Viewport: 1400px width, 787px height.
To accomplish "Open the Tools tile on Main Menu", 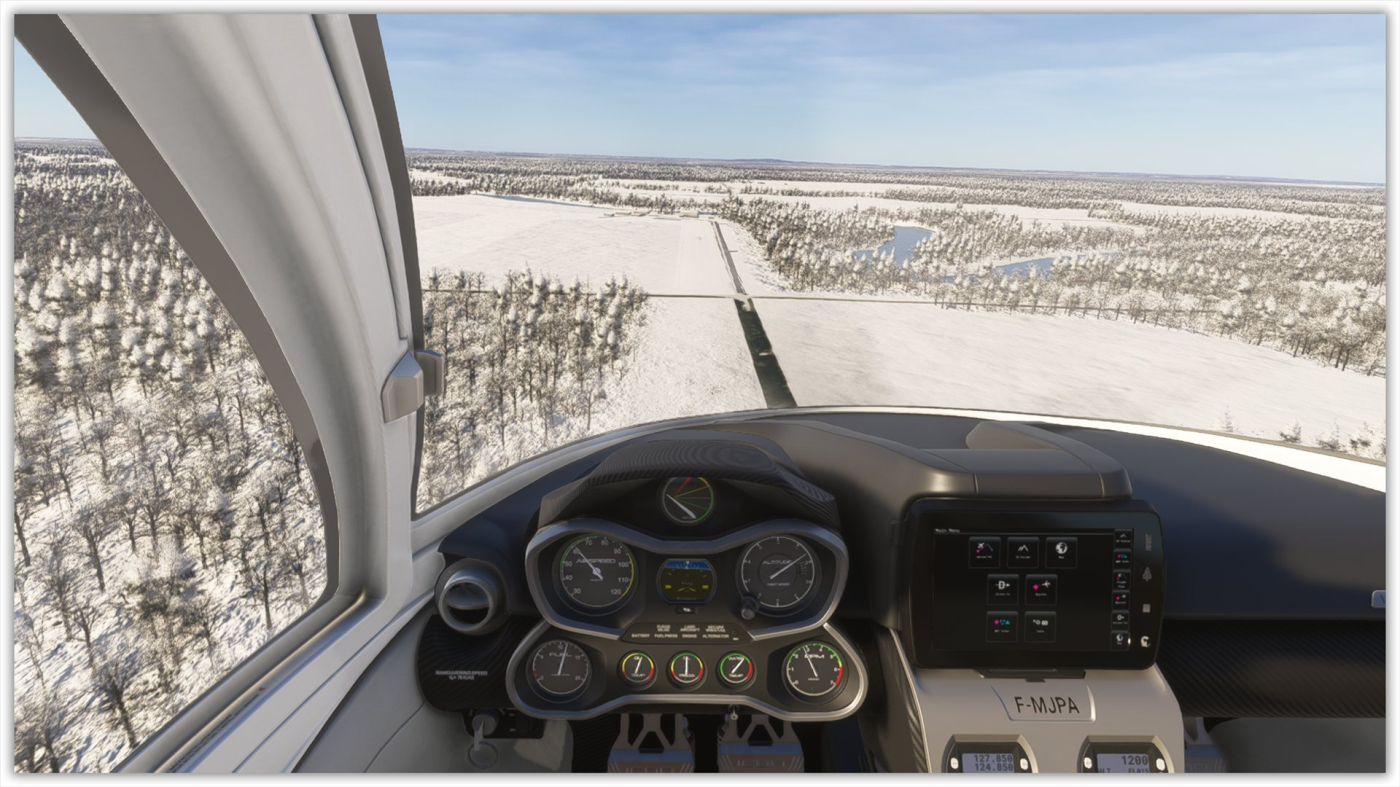I will click(1040, 626).
